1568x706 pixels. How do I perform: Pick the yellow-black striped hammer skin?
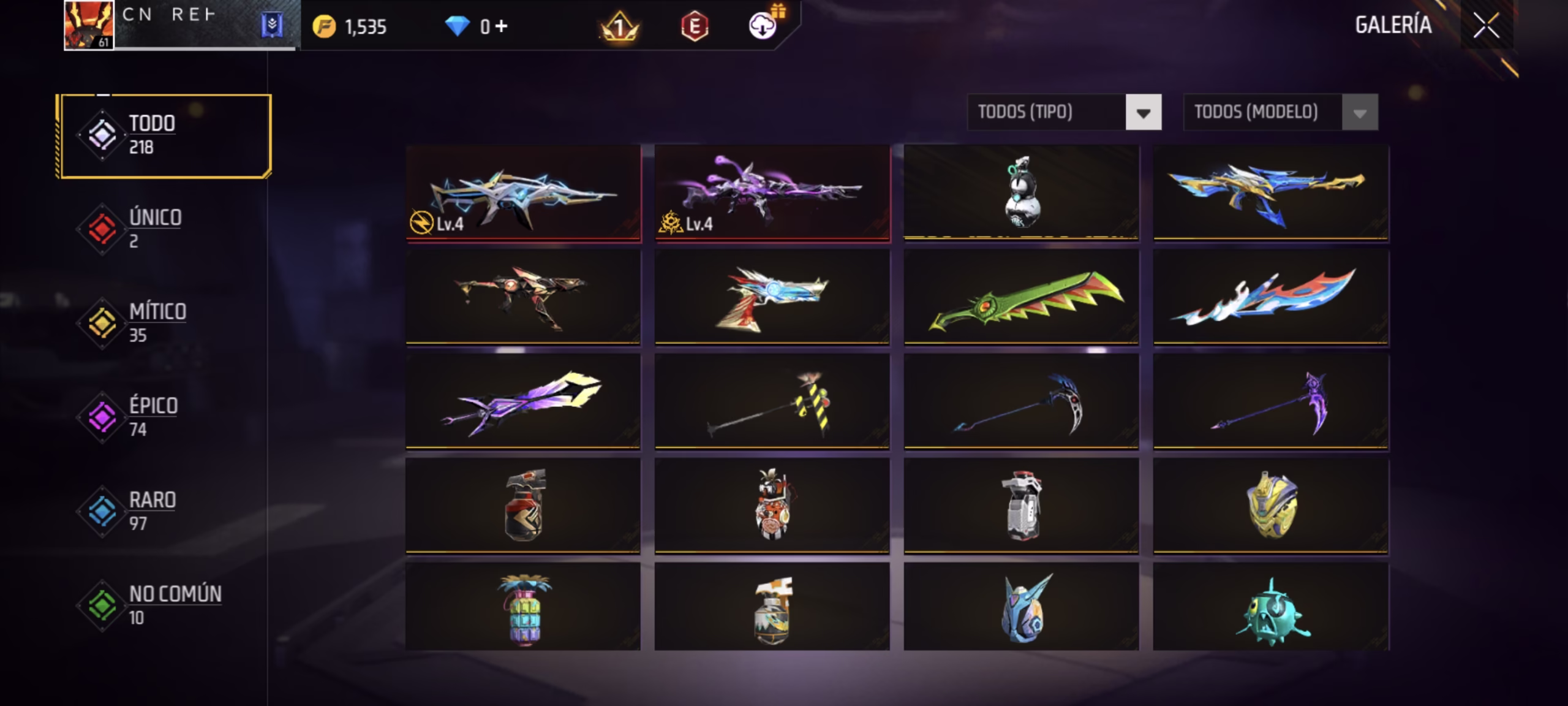click(x=772, y=401)
